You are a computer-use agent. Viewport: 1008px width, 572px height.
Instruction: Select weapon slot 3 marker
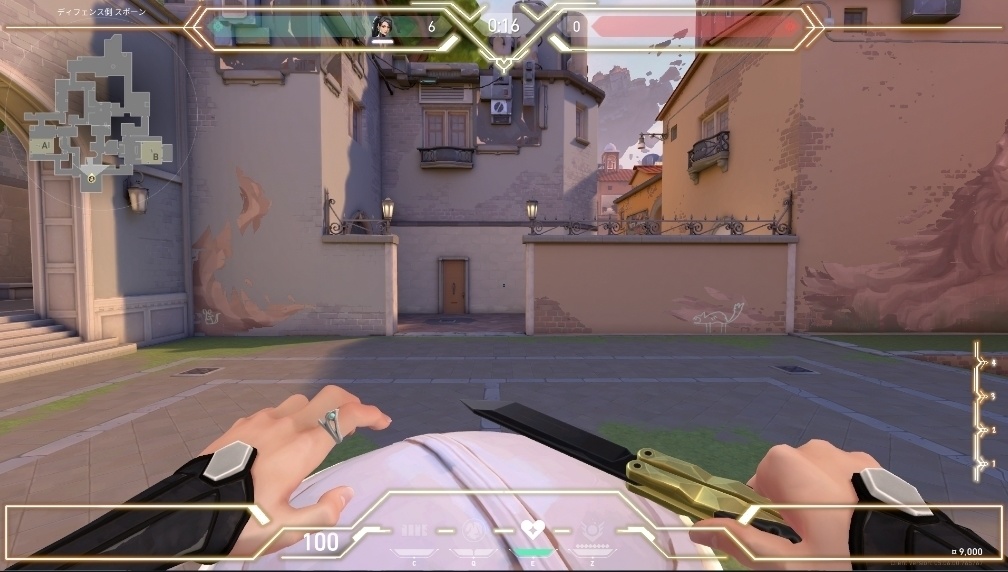click(981, 396)
